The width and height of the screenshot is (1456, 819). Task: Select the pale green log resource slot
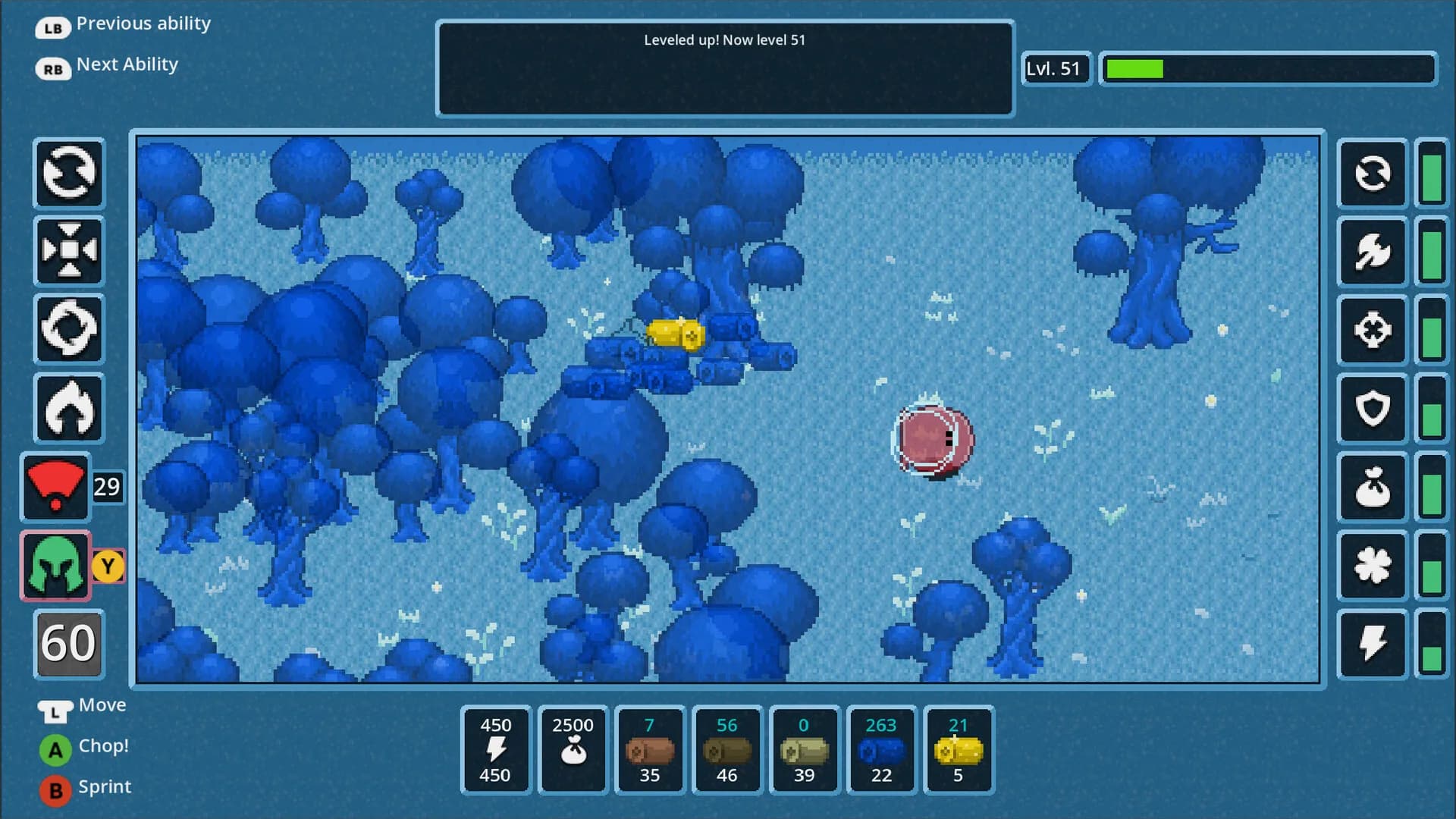click(x=805, y=750)
